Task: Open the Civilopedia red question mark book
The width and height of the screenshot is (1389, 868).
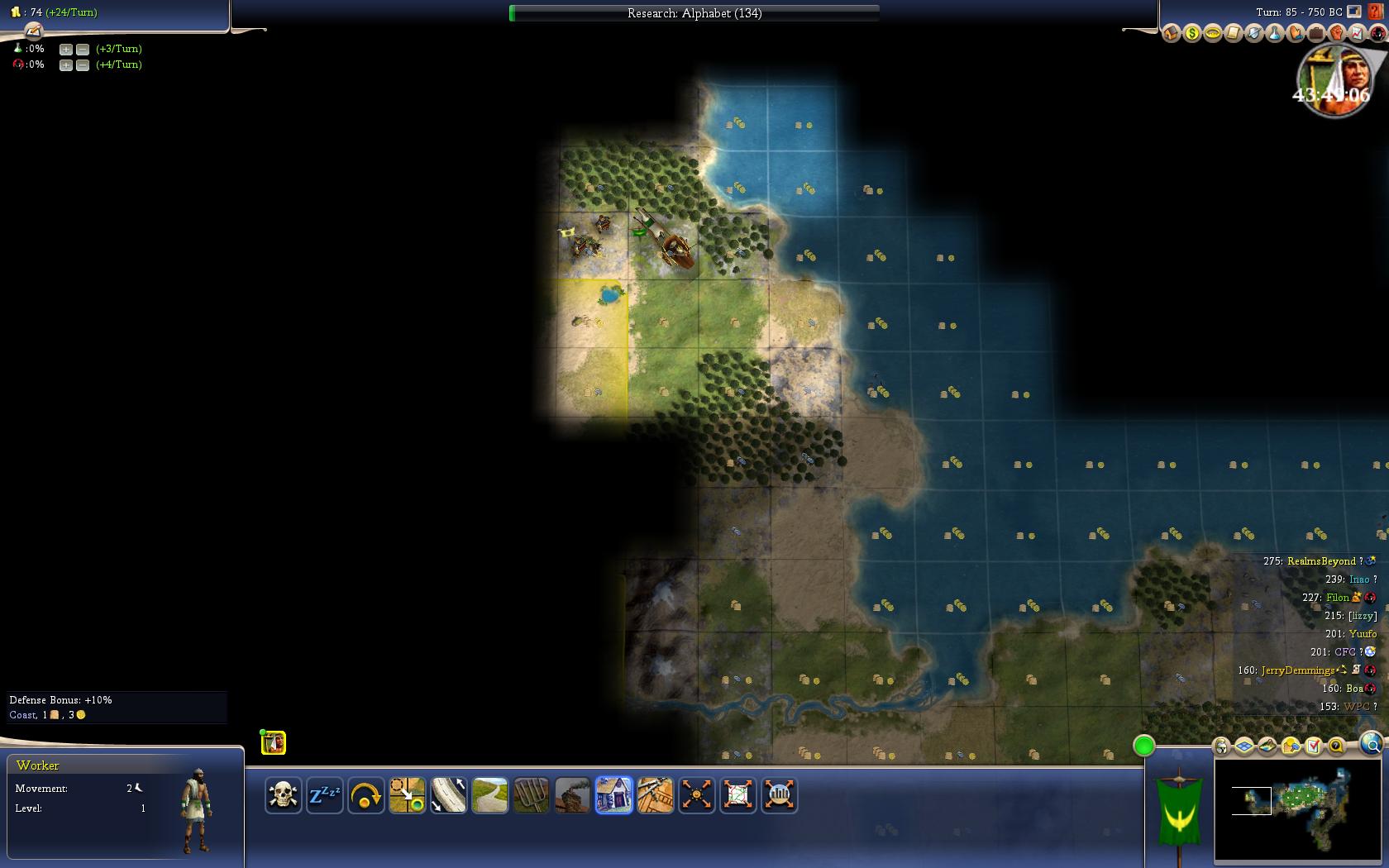Action: (1376, 12)
